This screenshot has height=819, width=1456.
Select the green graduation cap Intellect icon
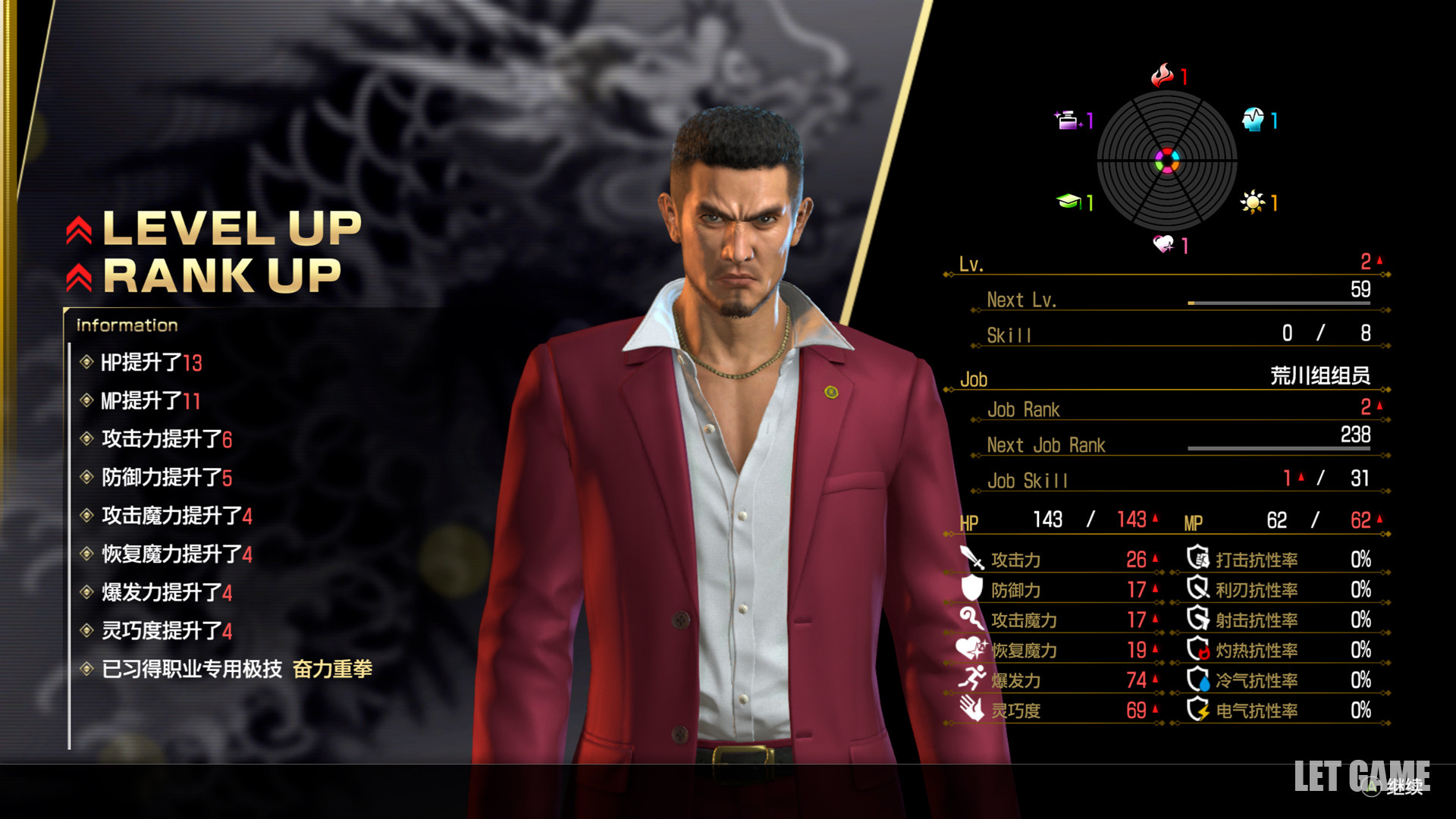(1068, 202)
